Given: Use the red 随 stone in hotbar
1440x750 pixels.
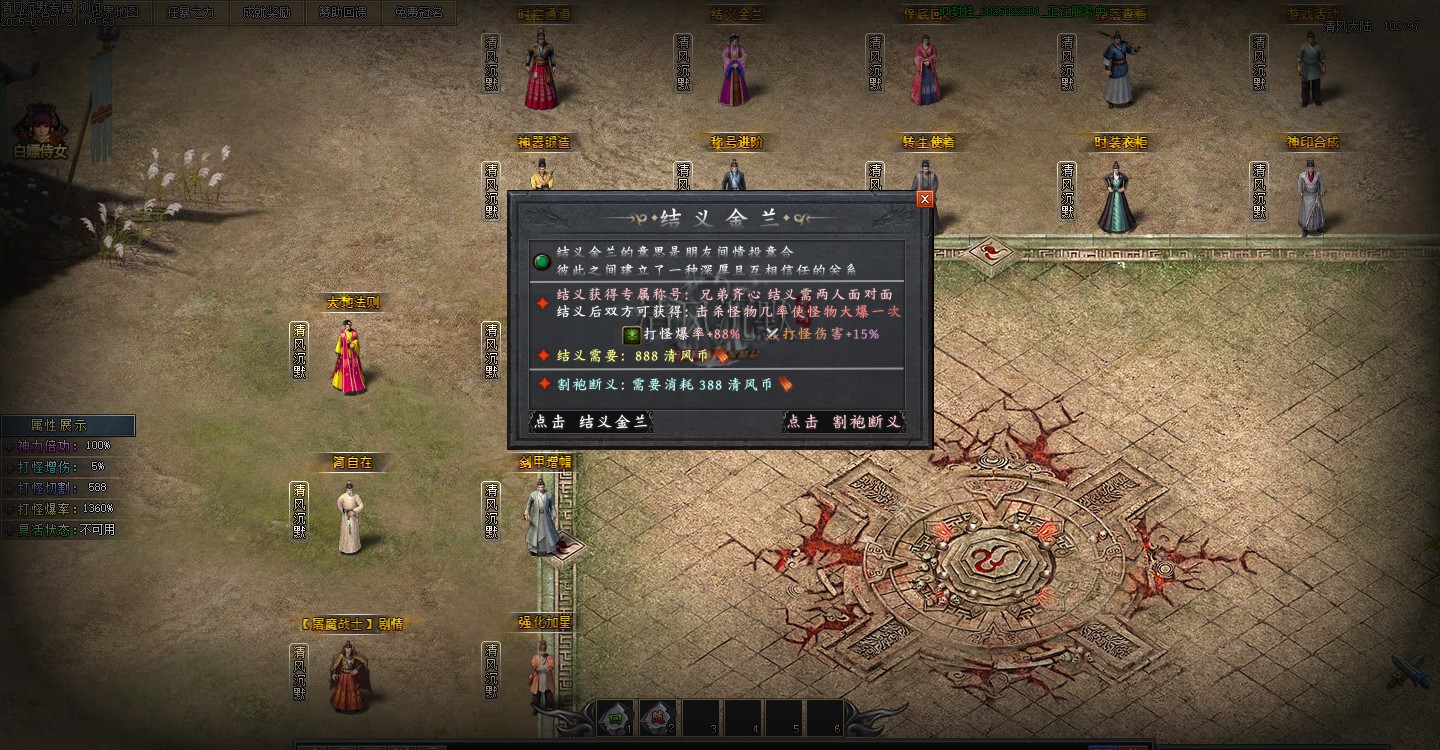Looking at the screenshot, I should point(656,717).
